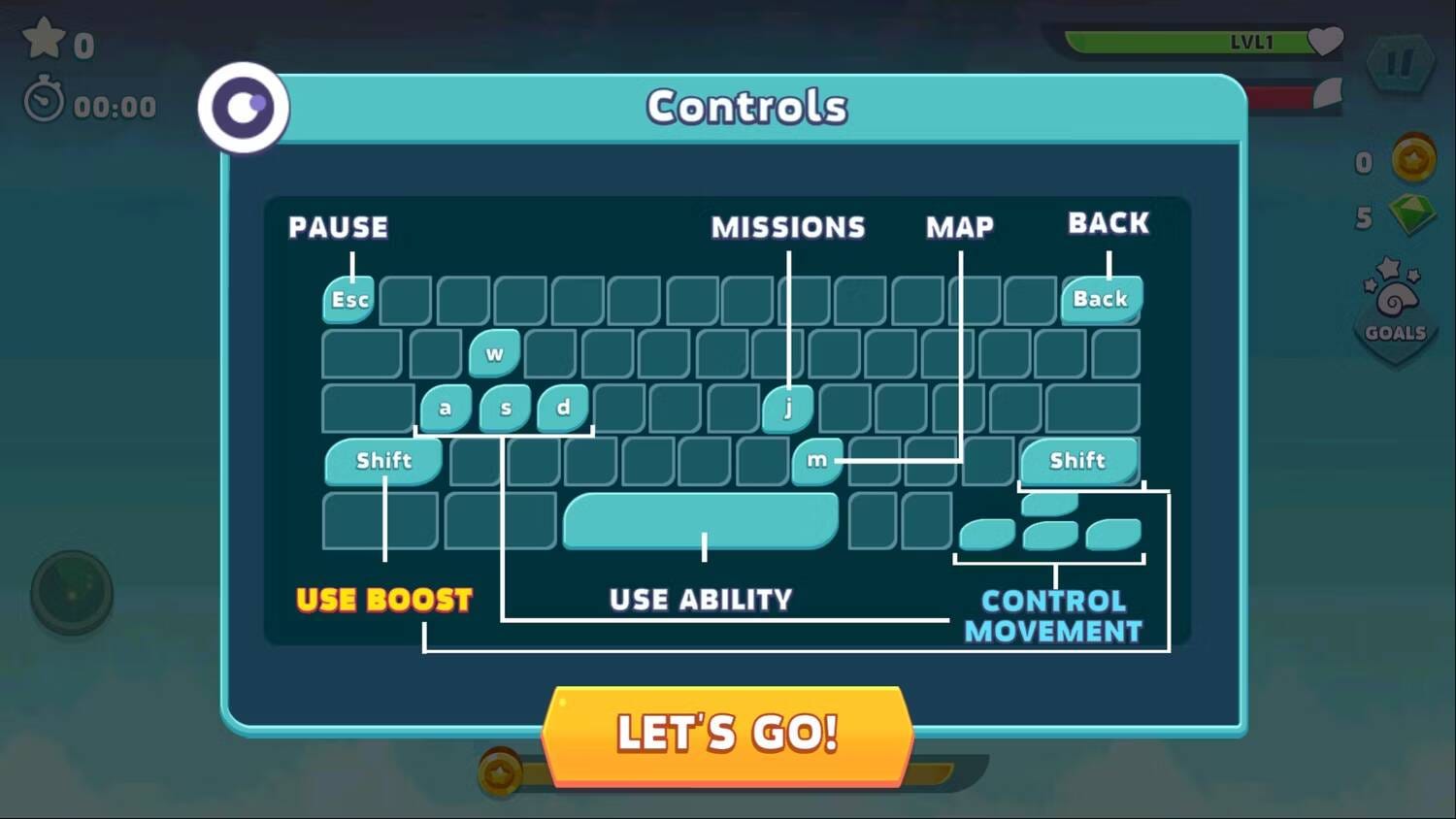Click the star score icon

[43, 39]
